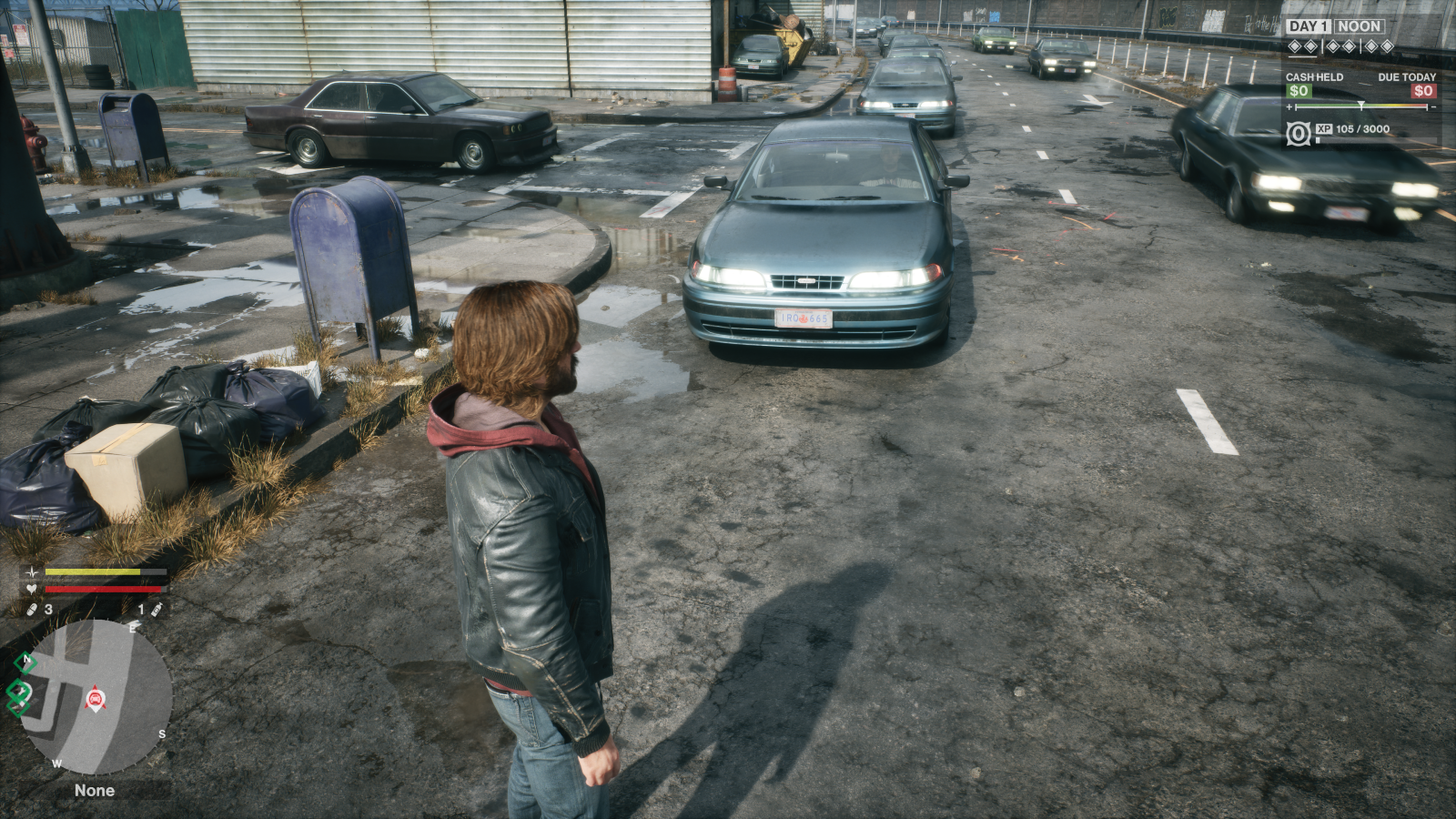Image resolution: width=1456 pixels, height=819 pixels.
Task: Click the NOON time-of-day label
Action: tap(1360, 26)
